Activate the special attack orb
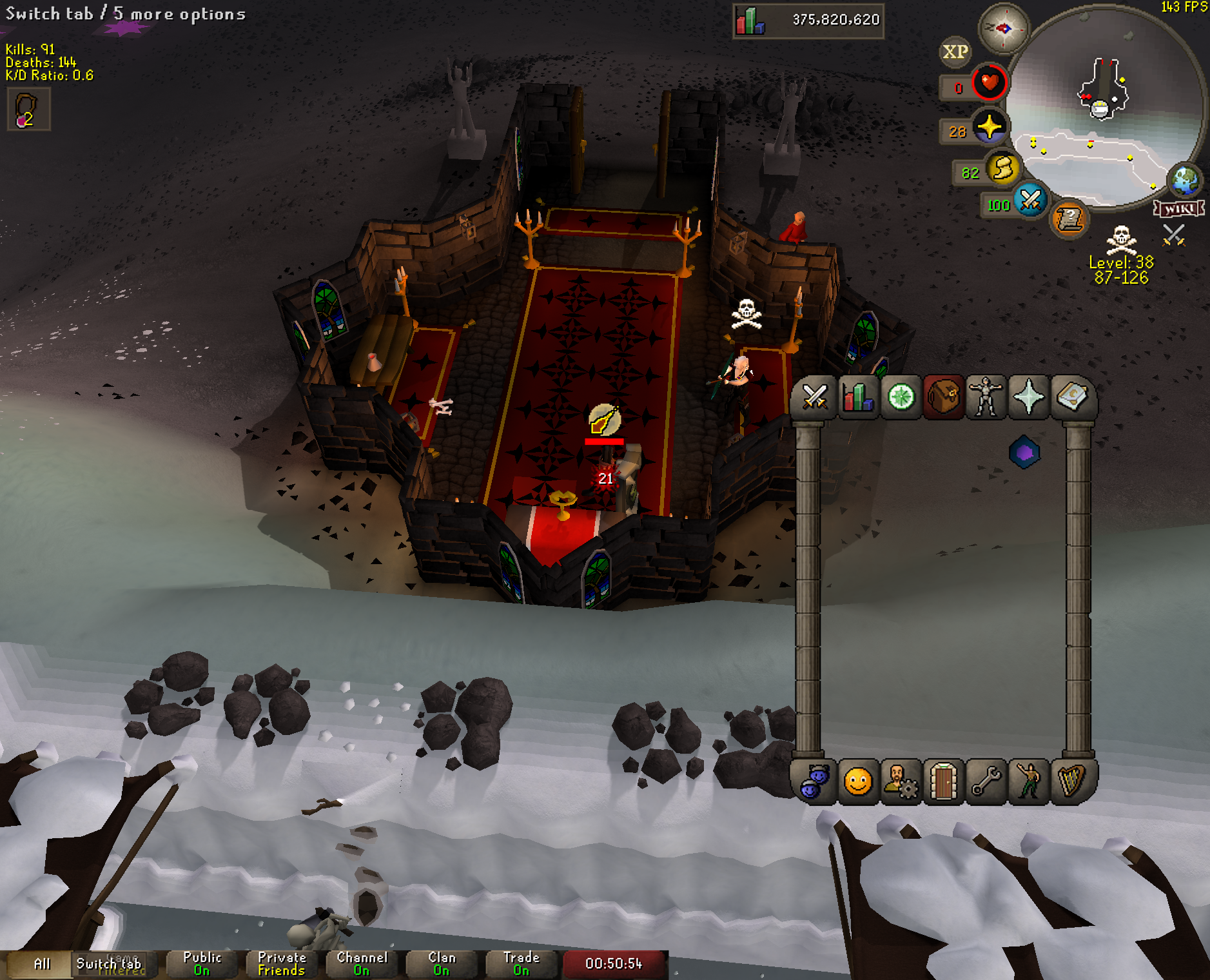Viewport: 1210px width, 980px height. coord(1030,200)
